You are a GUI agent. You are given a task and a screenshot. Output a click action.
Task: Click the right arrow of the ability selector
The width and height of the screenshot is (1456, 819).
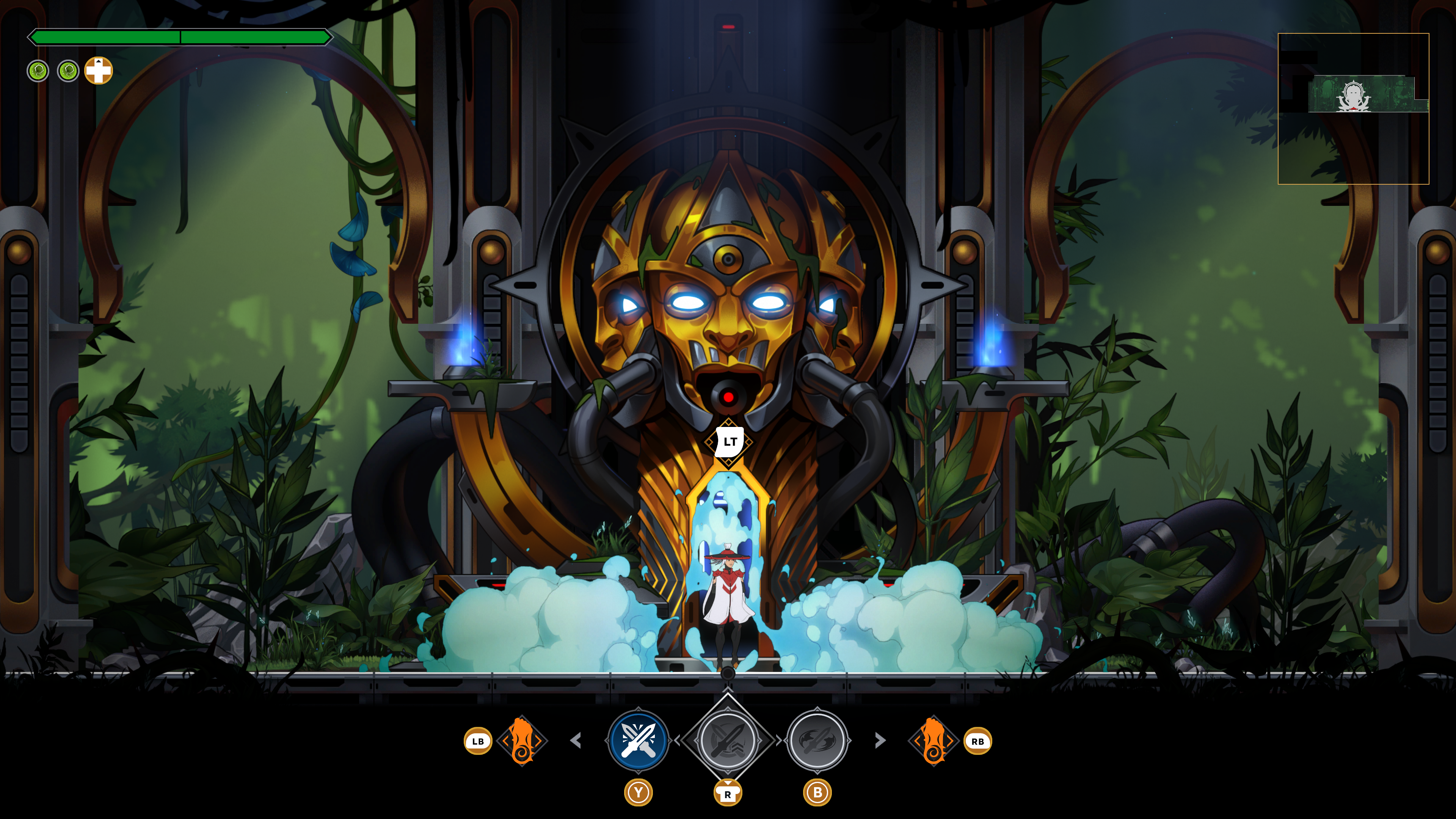point(880,740)
